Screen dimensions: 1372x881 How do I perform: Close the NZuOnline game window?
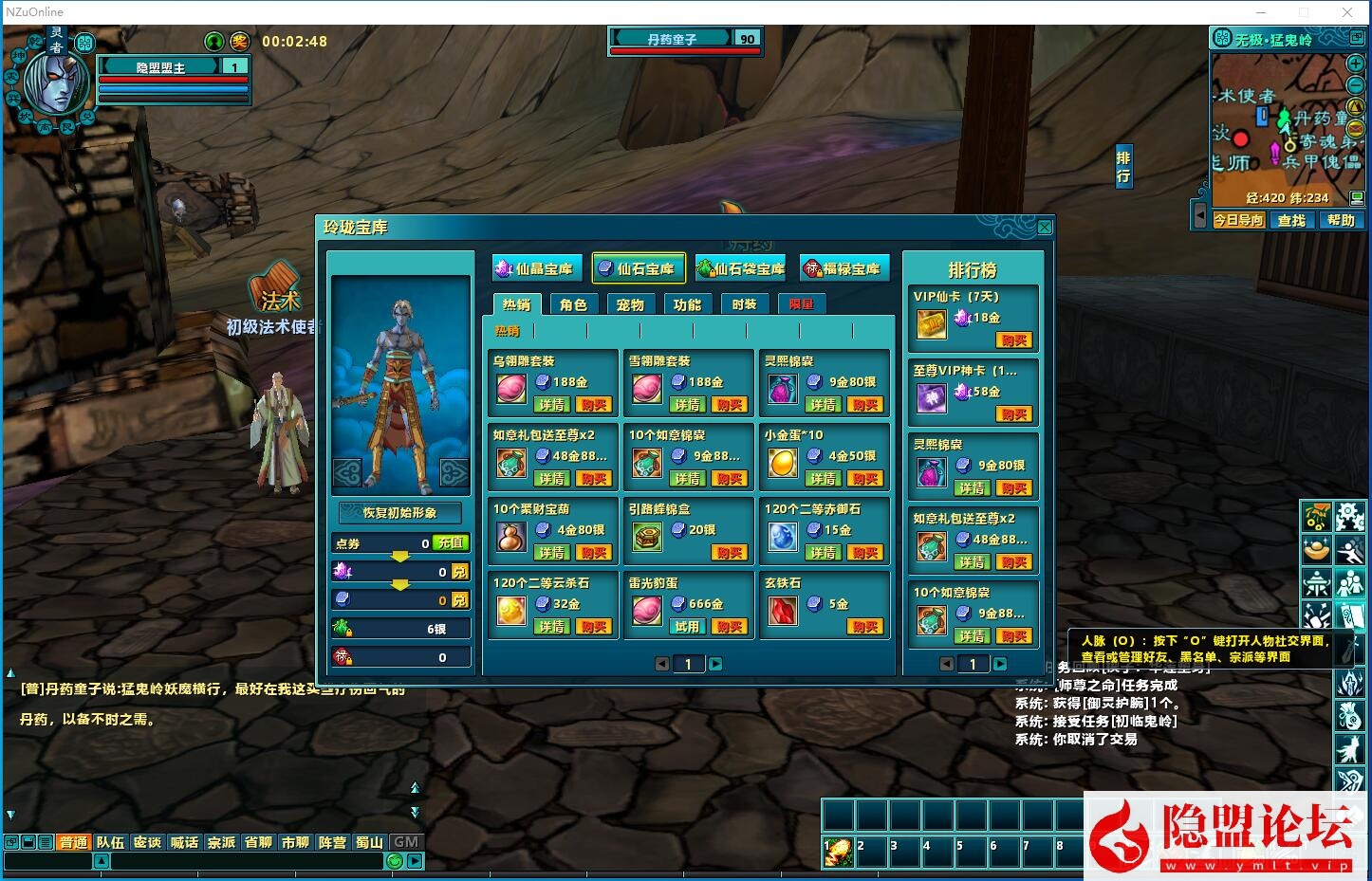(1347, 12)
